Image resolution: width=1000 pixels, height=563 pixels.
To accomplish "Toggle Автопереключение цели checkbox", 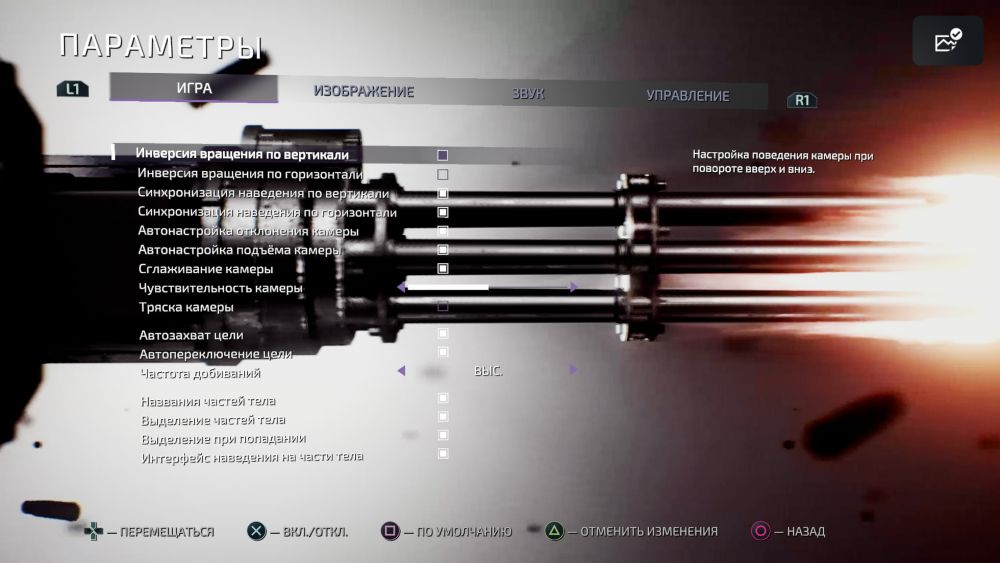I will click(443, 352).
